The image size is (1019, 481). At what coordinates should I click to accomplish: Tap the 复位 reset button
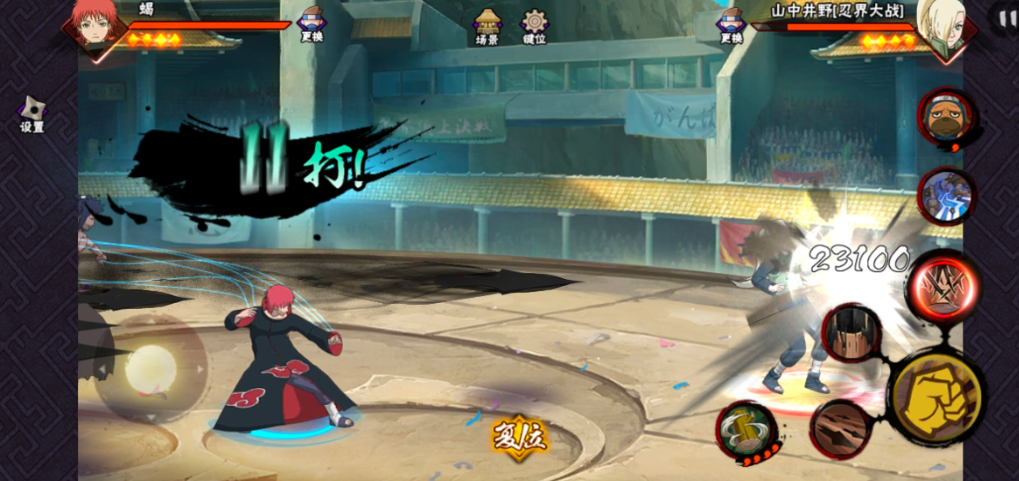519,436
